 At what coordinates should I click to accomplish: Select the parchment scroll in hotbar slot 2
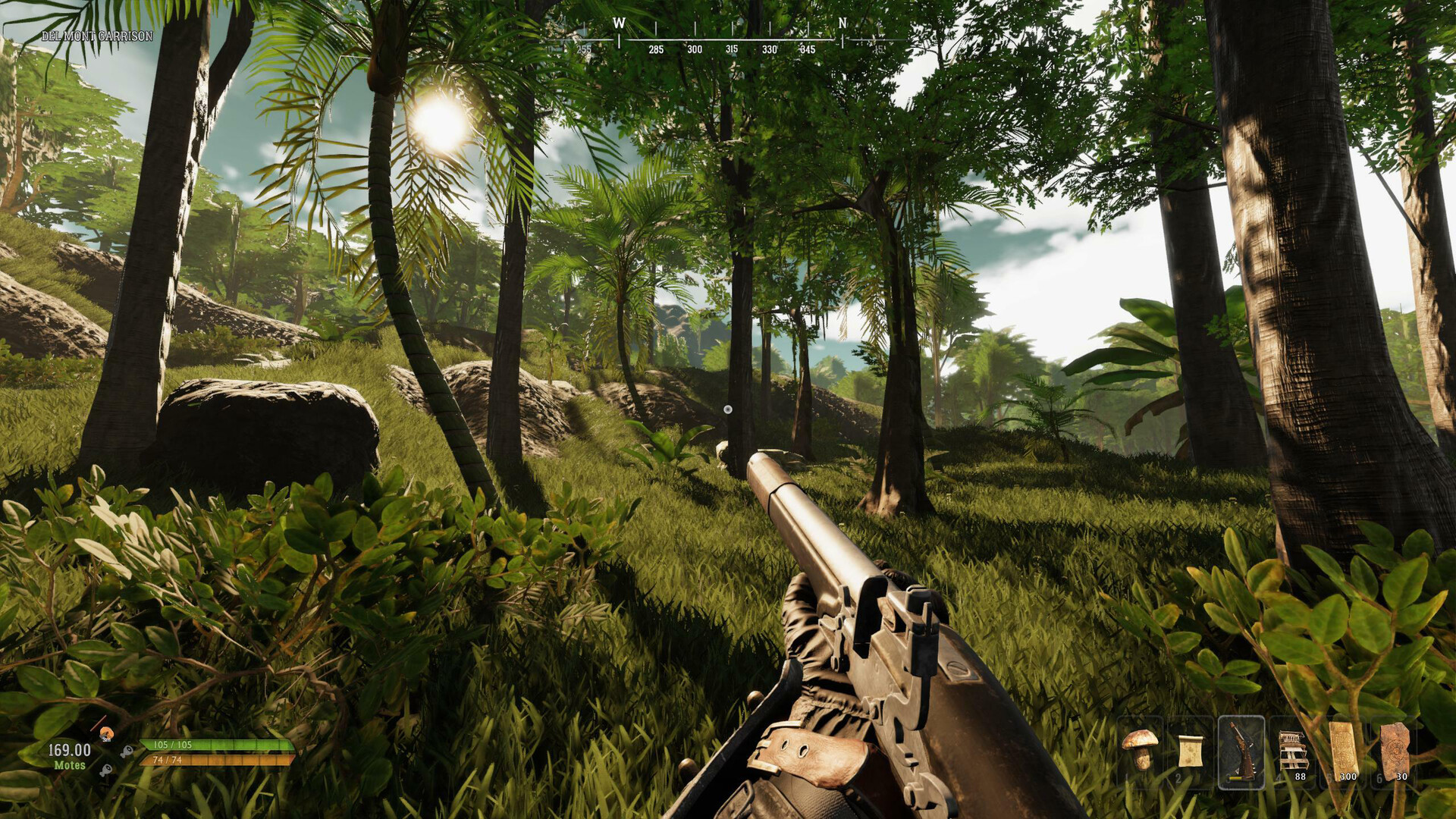(x=1191, y=751)
